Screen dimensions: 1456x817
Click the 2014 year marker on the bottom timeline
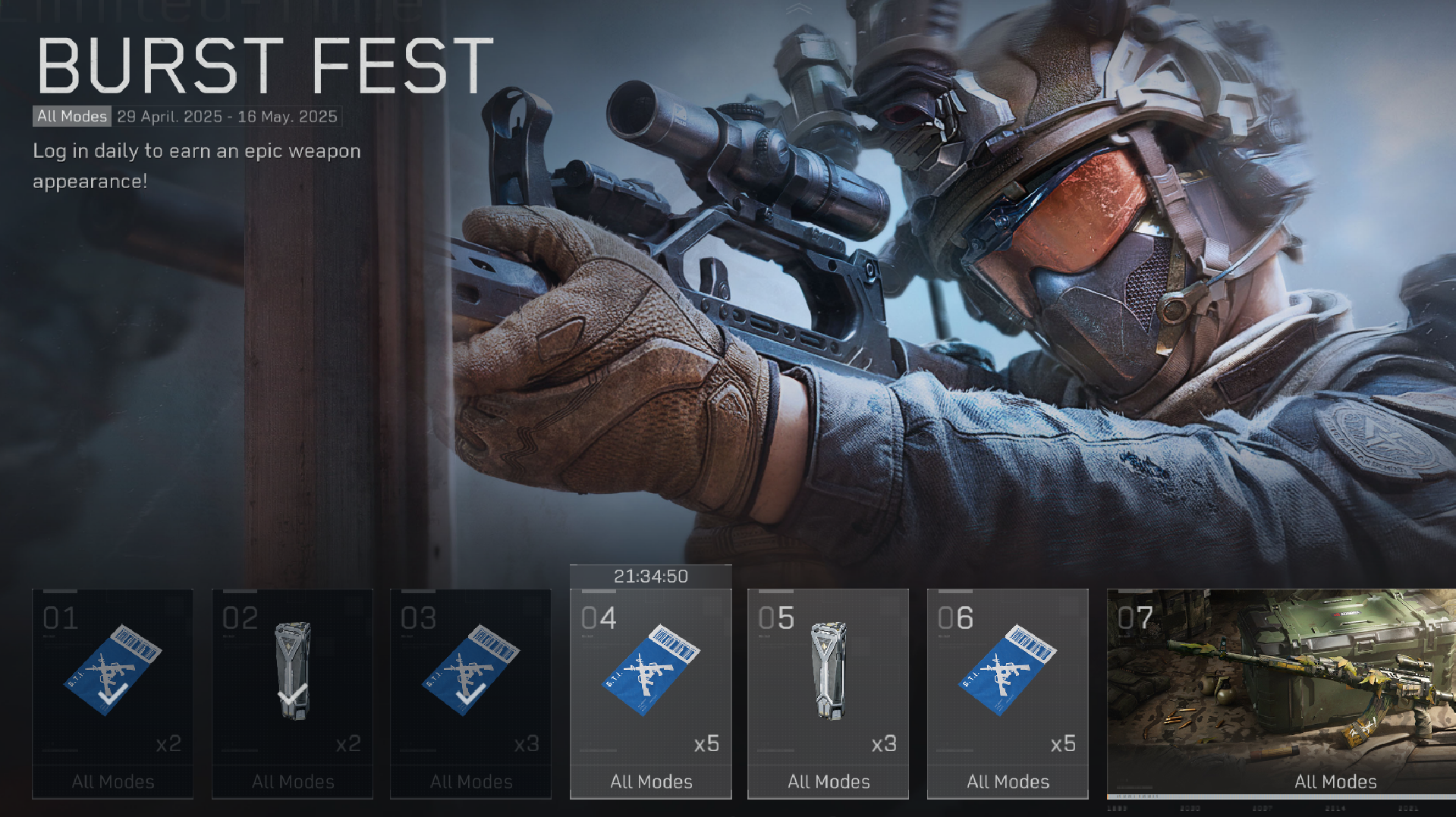coord(1335,807)
